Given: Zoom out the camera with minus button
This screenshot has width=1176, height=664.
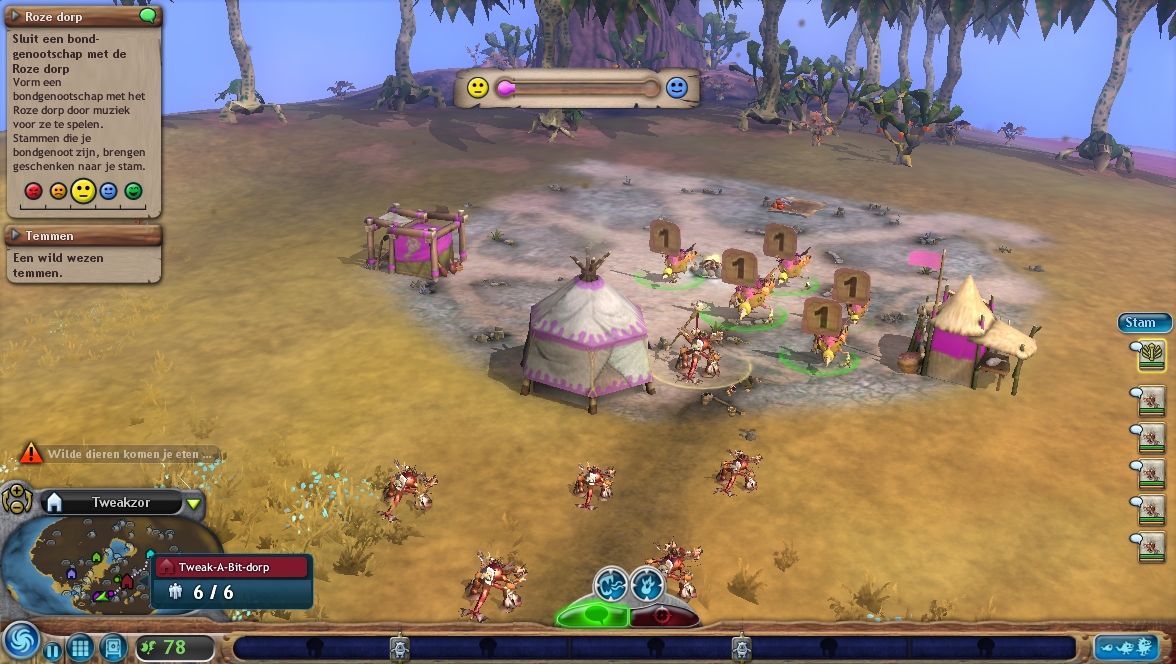Looking at the screenshot, I should 16,507.
